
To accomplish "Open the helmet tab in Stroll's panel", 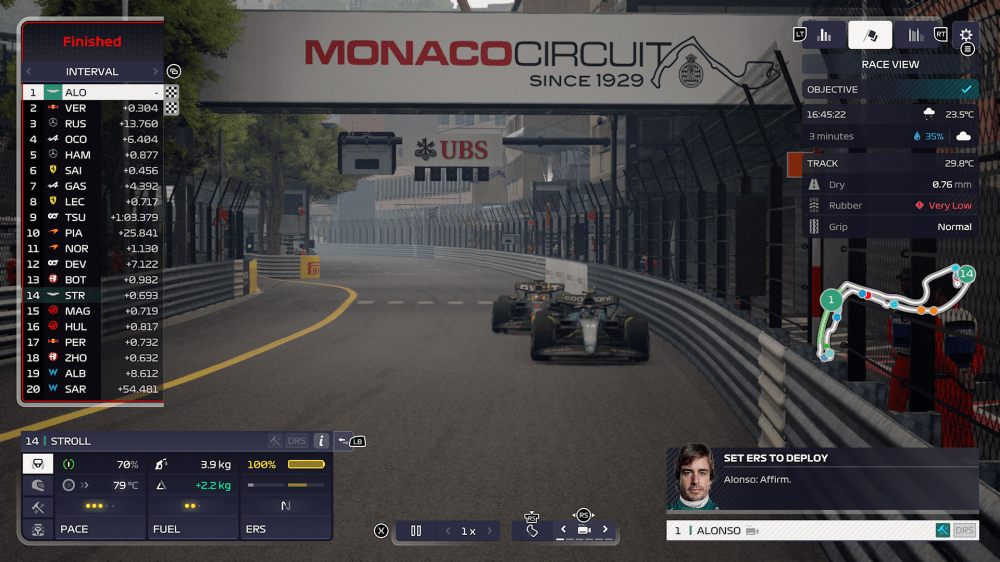I will click(38, 486).
